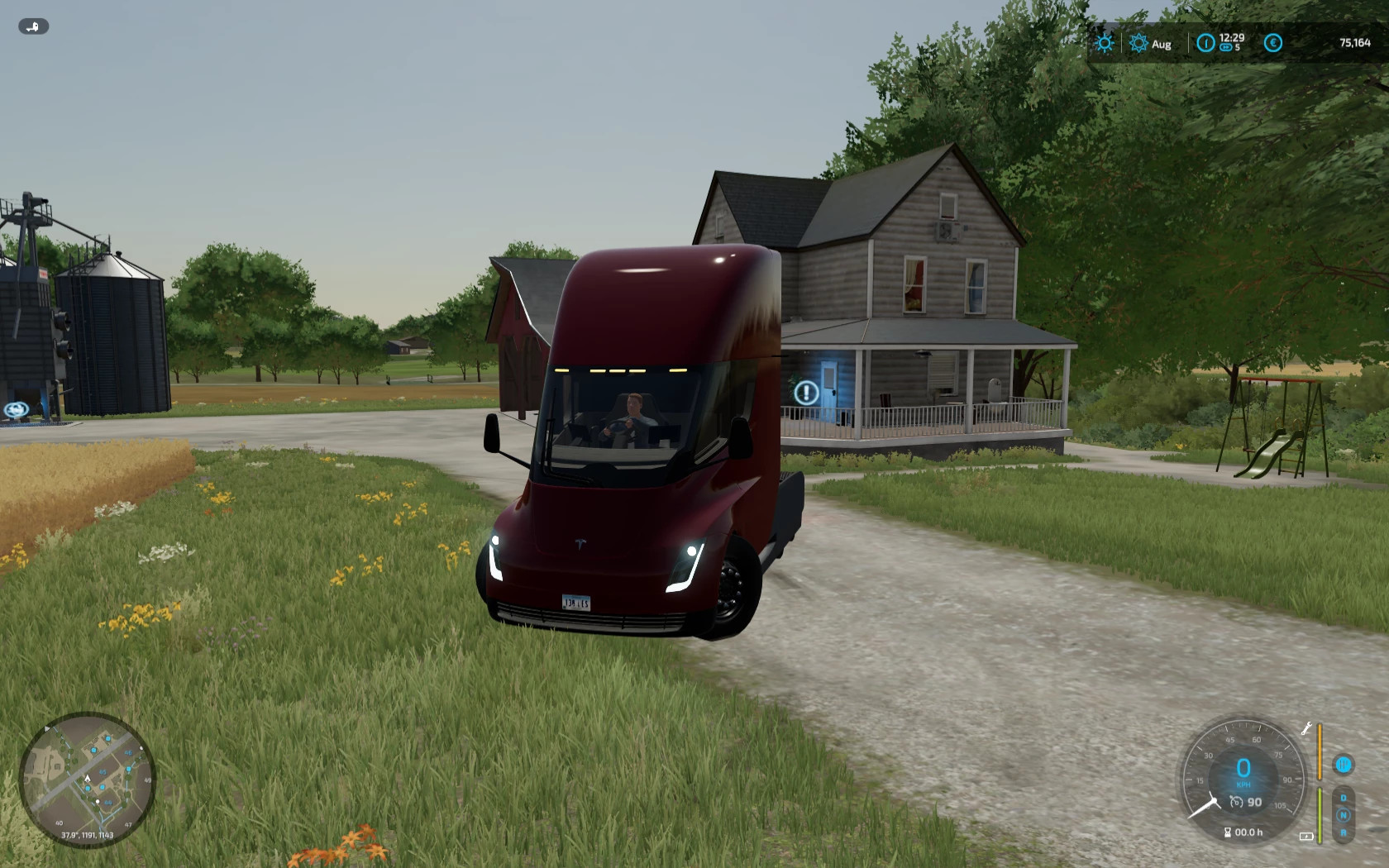Switch transmission to N neutral
This screenshot has height=868, width=1389.
[x=1344, y=814]
